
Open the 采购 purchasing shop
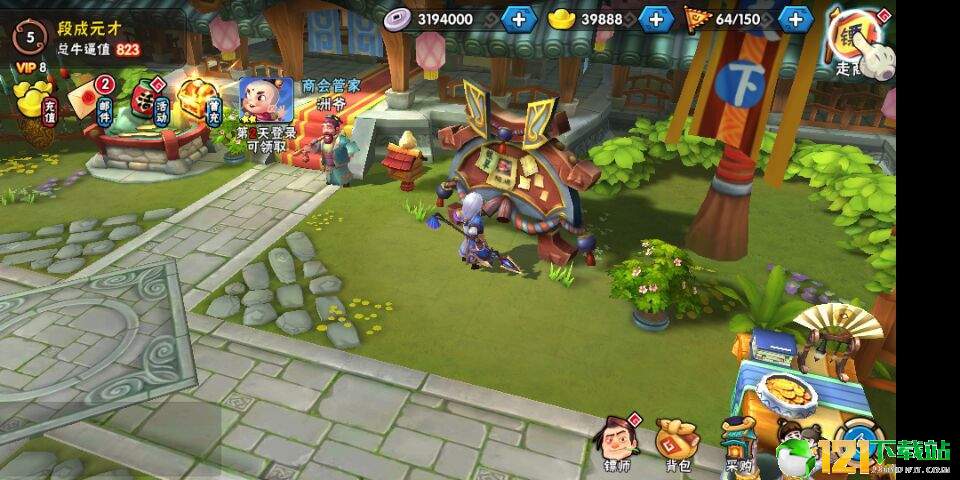pyautogui.click(x=739, y=442)
